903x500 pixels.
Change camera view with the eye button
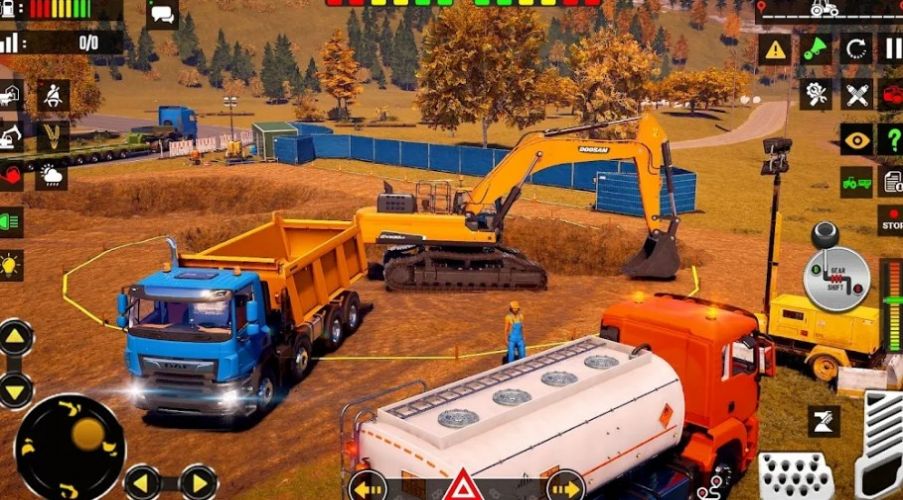click(x=856, y=139)
